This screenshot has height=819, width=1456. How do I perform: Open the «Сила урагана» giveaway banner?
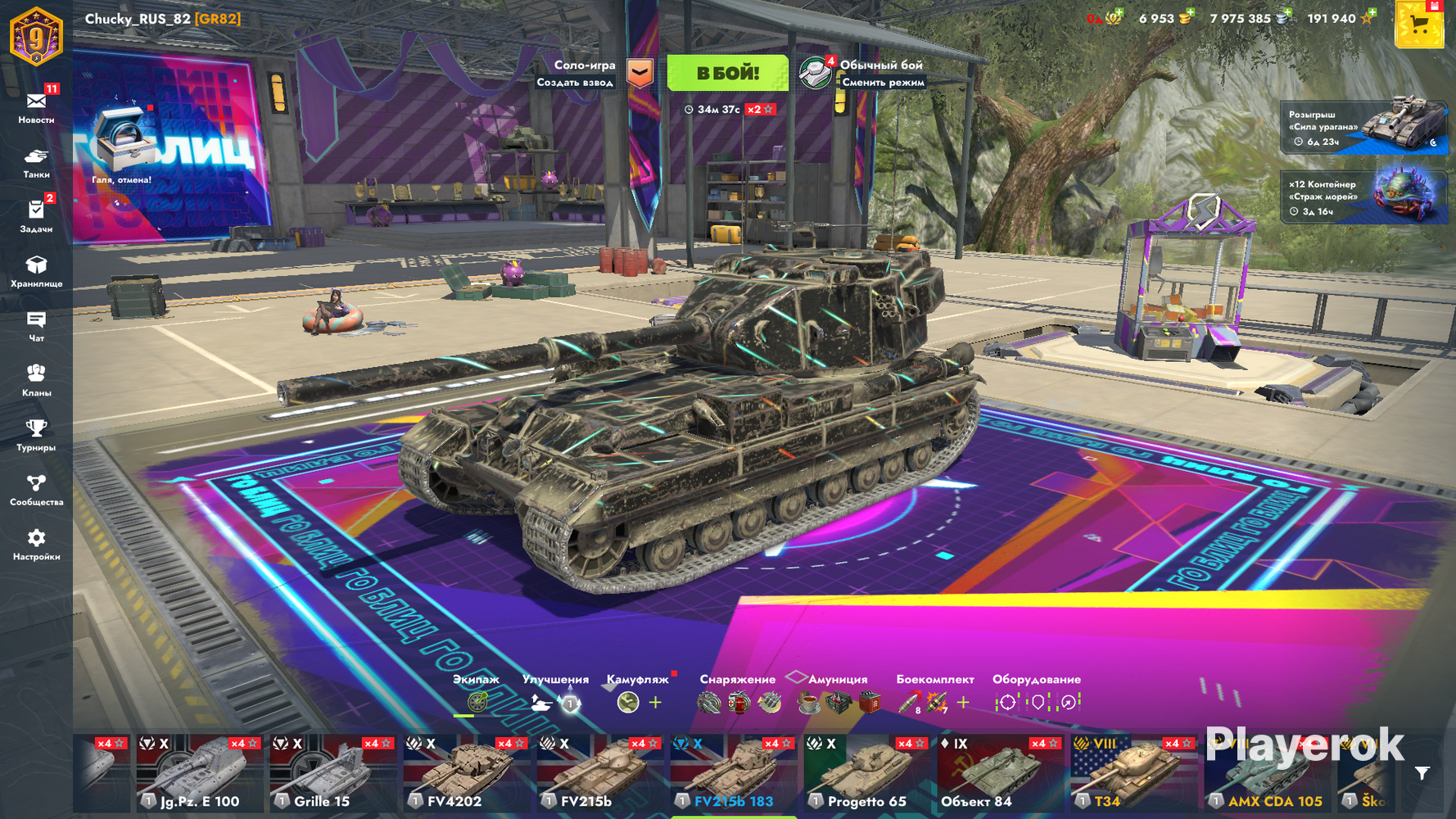coord(1363,127)
